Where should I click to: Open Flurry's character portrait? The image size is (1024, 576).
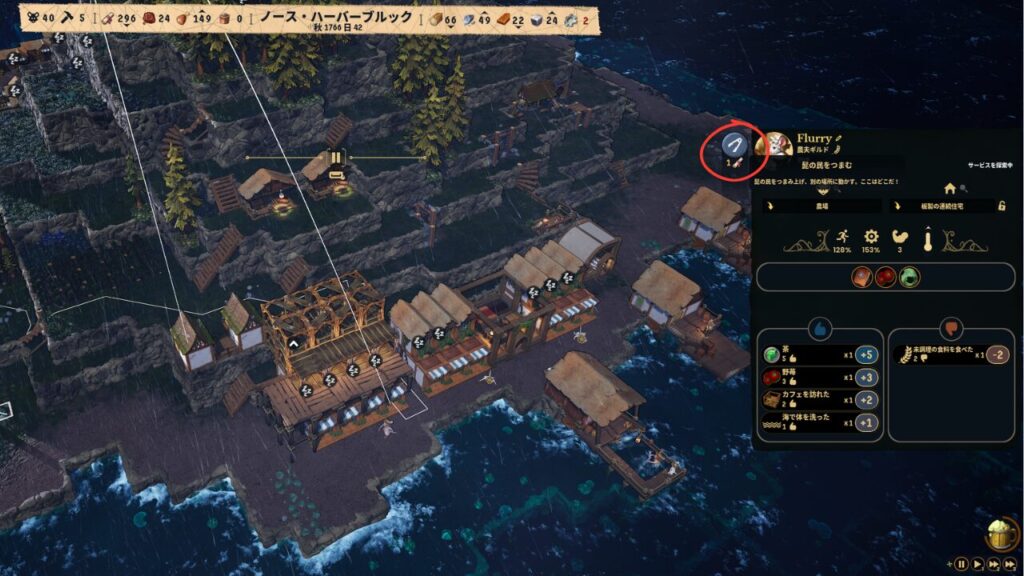coord(774,146)
